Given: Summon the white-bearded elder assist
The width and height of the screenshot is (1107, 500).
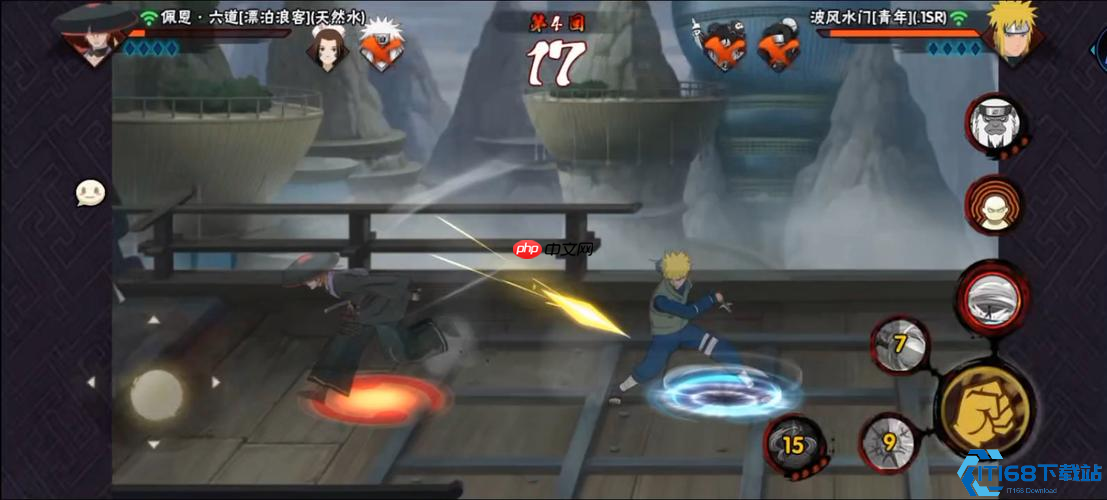Looking at the screenshot, I should point(994,124).
